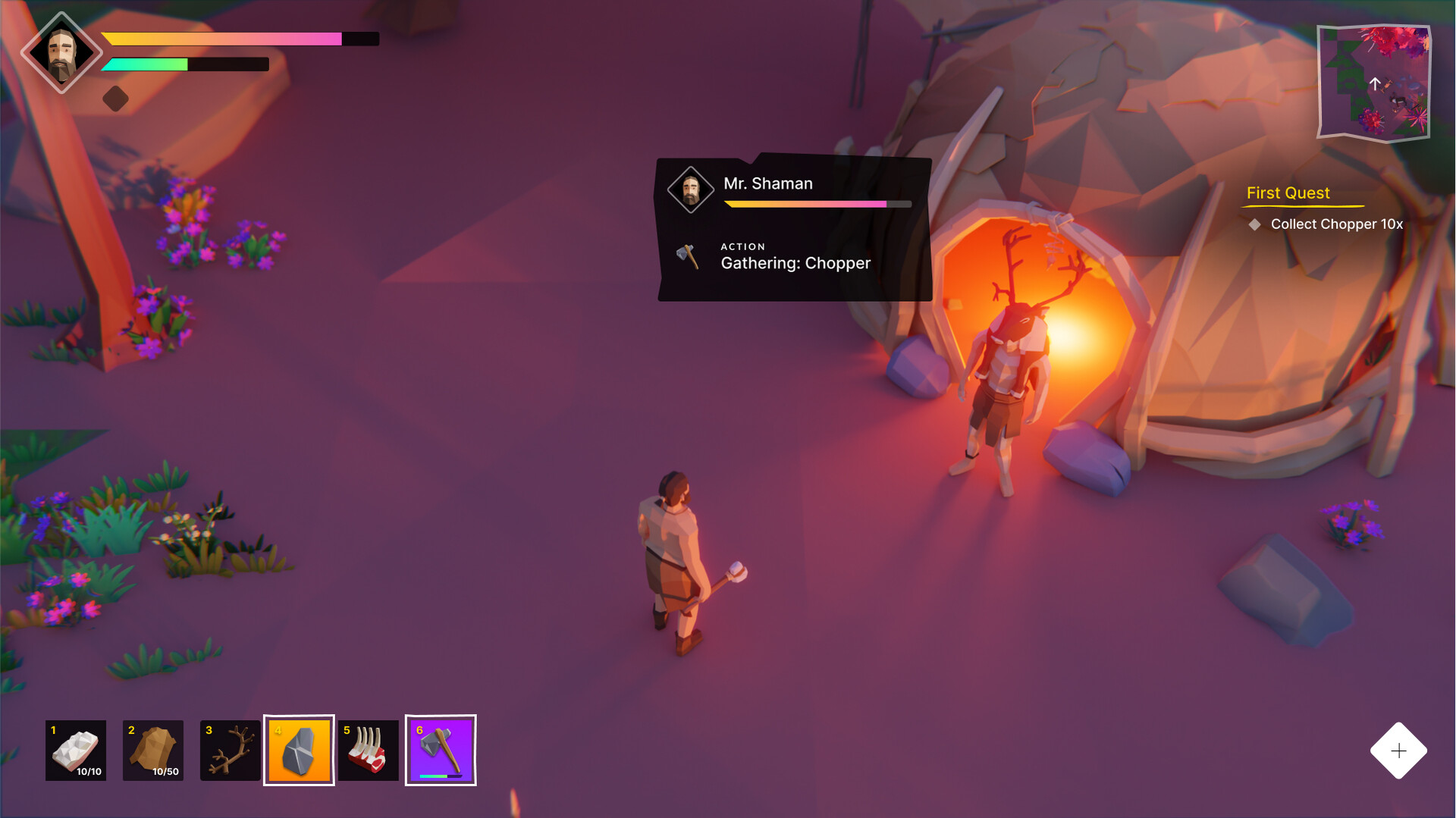The image size is (1456, 818).
Task: Expand the First Quest tracker
Action: pyautogui.click(x=1288, y=193)
